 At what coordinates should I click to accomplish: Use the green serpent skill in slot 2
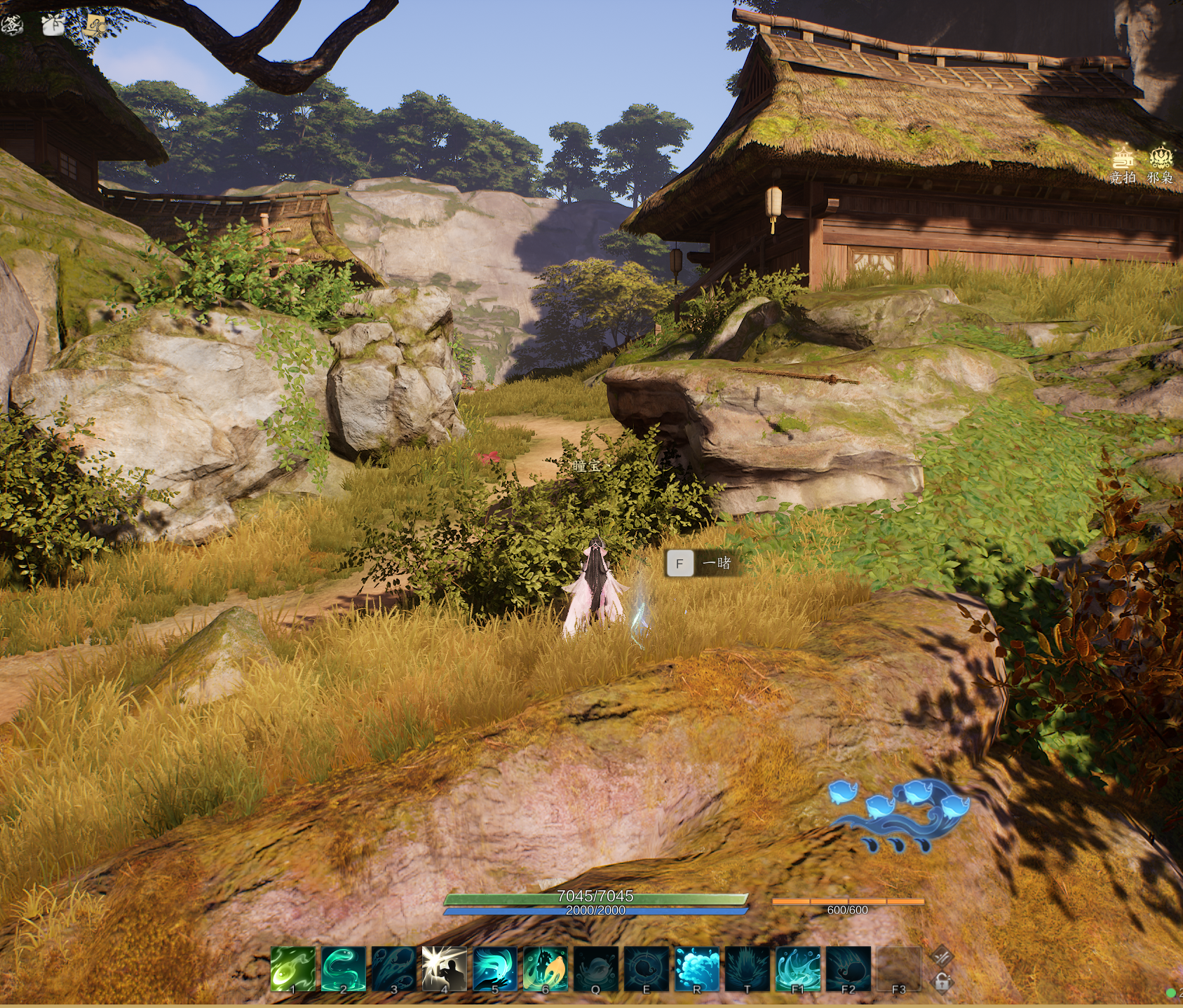(344, 969)
